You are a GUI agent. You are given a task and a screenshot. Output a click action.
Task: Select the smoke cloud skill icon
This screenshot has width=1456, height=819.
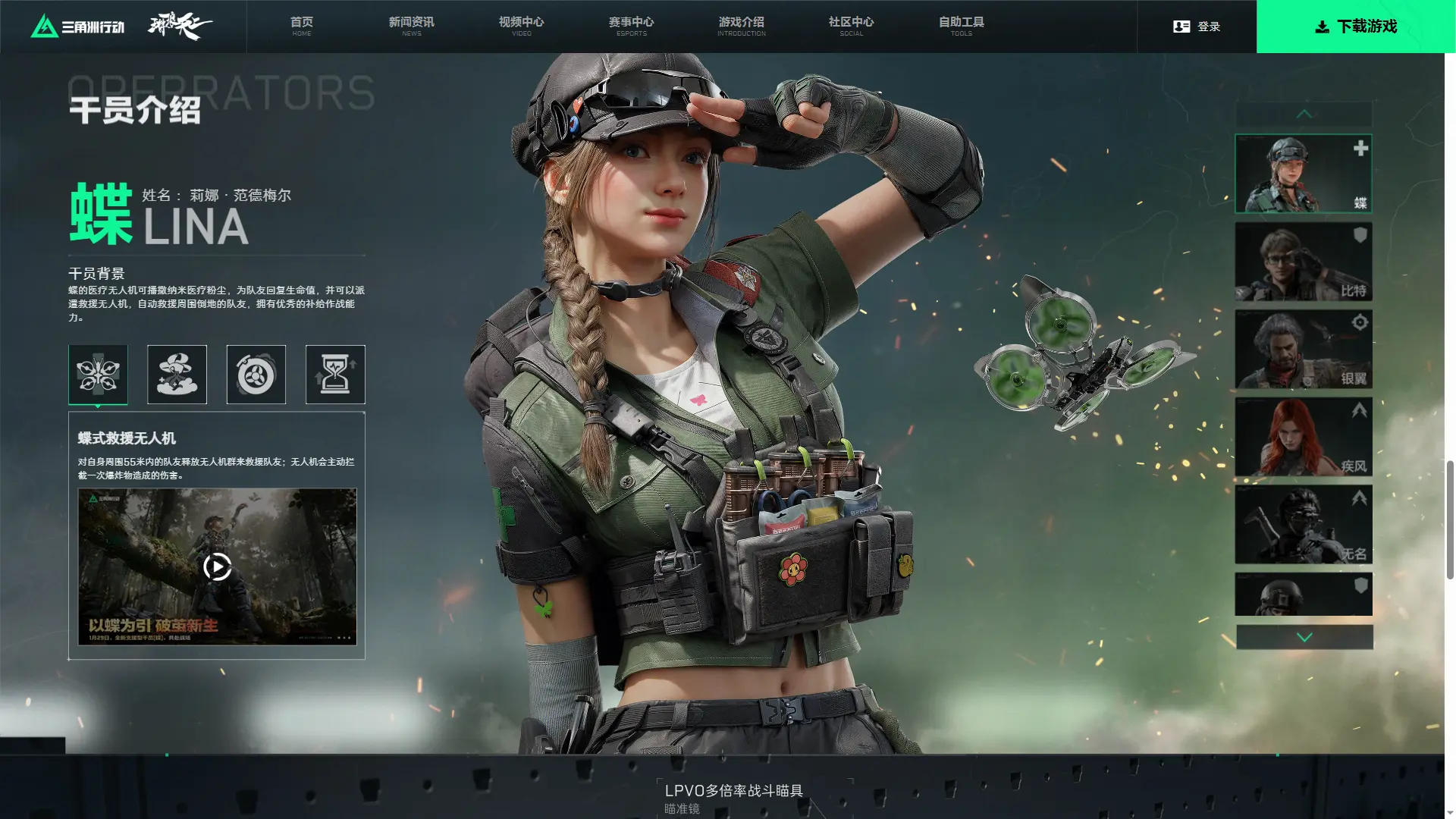pyautogui.click(x=177, y=375)
